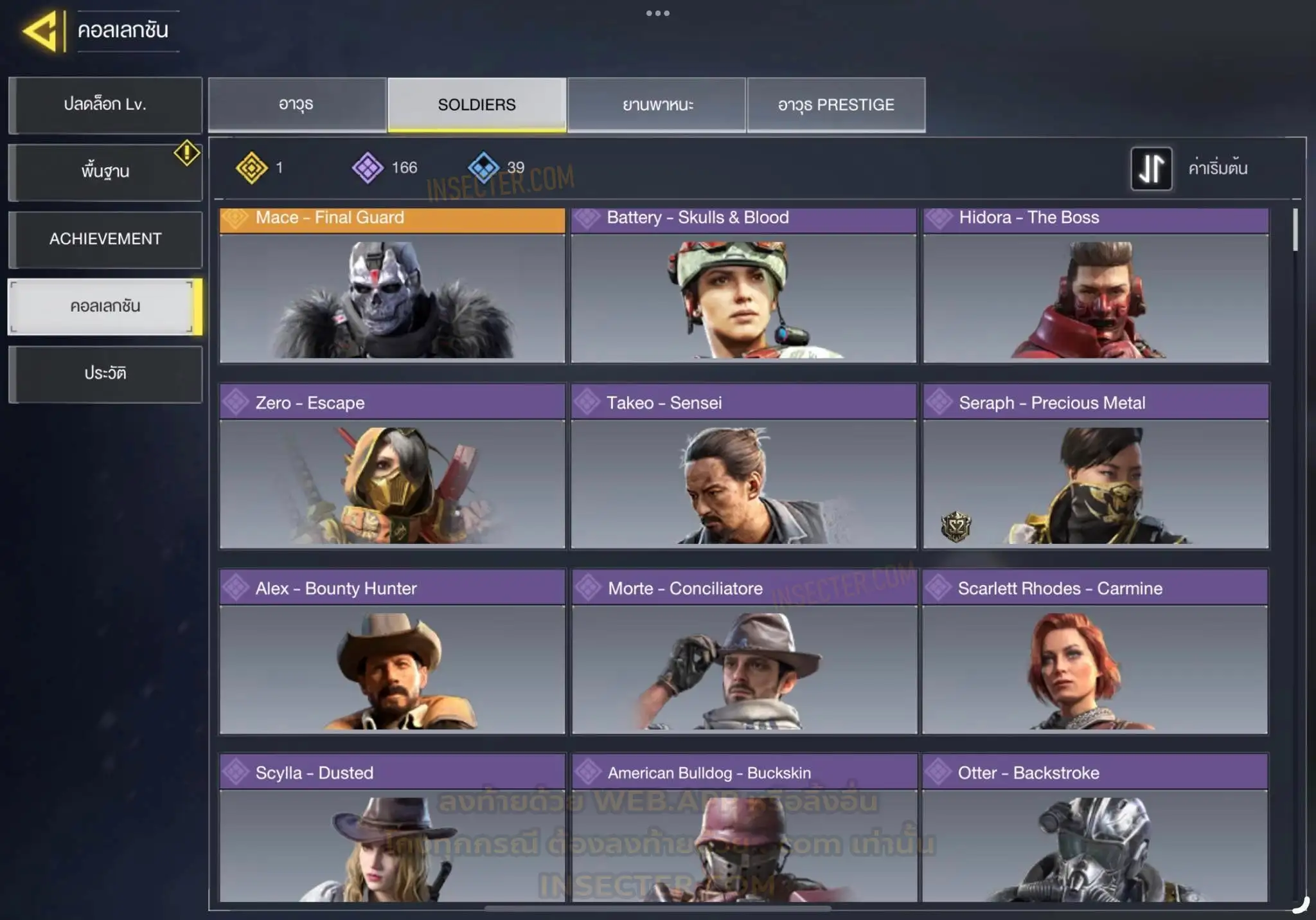Open the ปลดล็อก Lv. menu section

(x=105, y=105)
